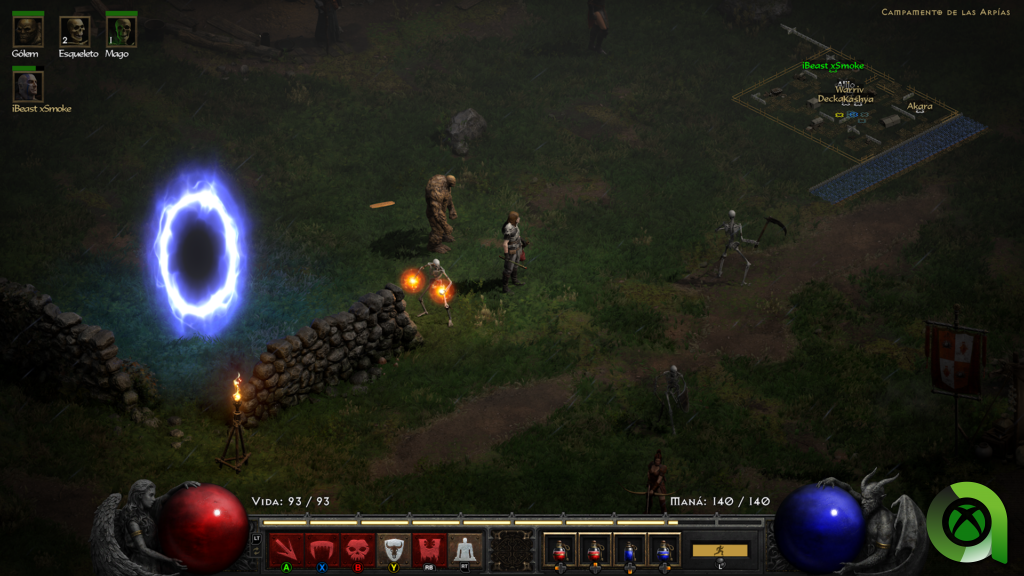Choose the horned-skull shield skill icon
Image resolution: width=1024 pixels, height=576 pixels.
(393, 549)
